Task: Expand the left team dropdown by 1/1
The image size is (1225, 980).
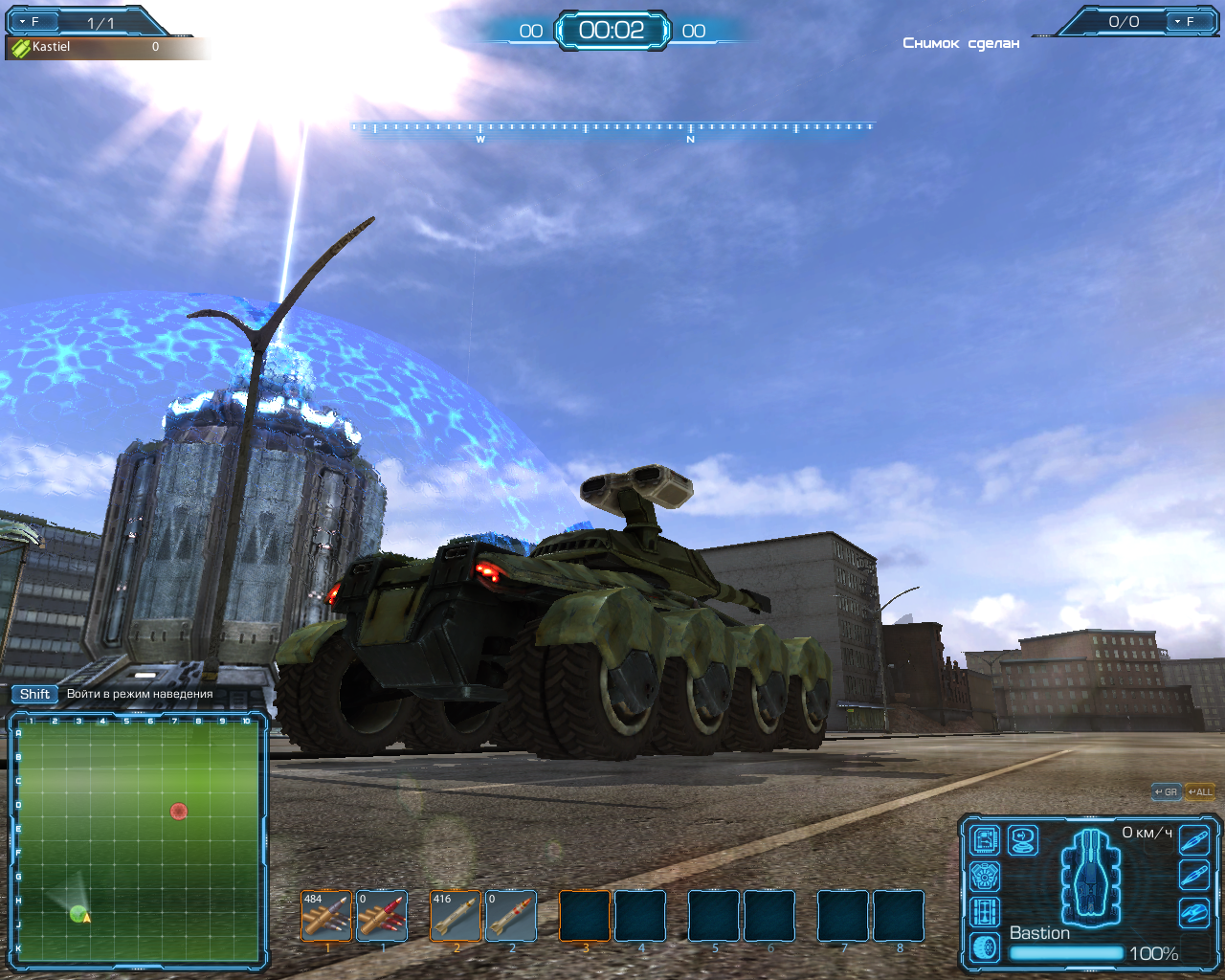Action: 29,21
